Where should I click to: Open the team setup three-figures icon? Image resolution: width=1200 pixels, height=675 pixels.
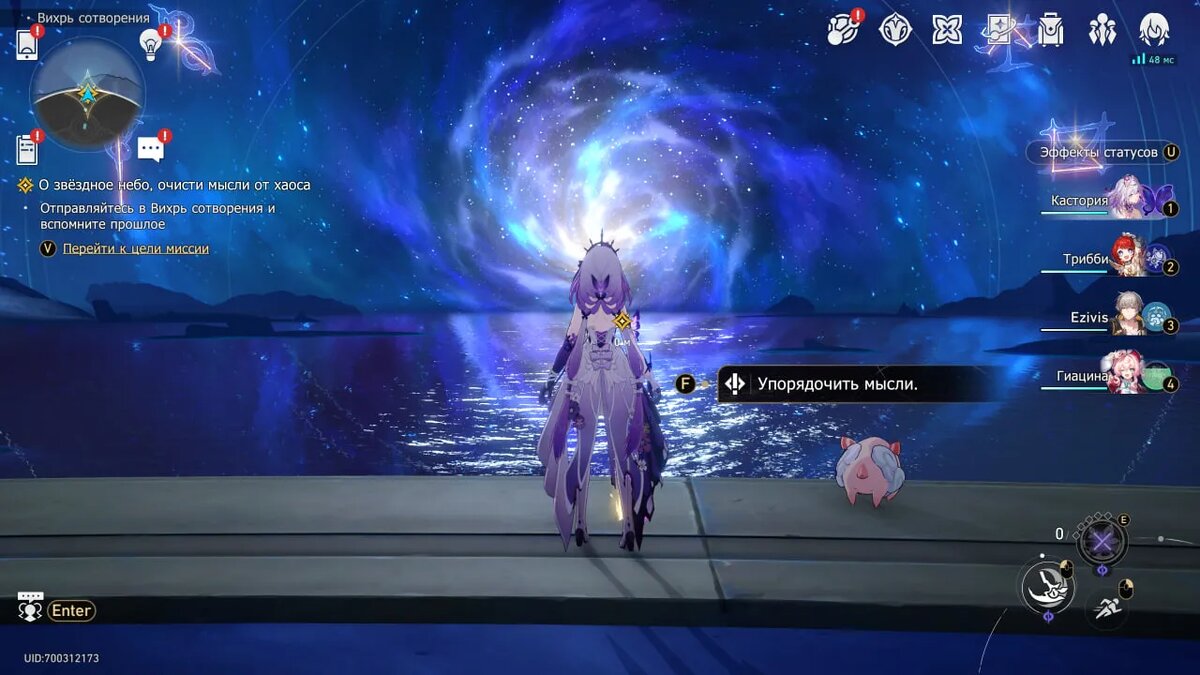[1103, 30]
